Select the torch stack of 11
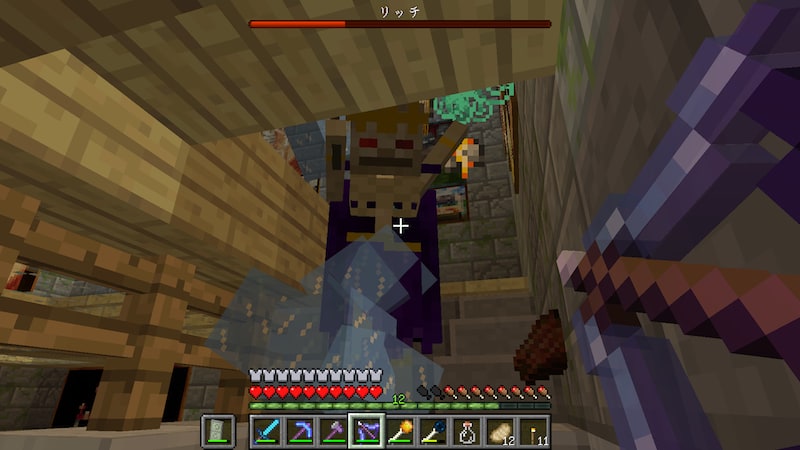 pos(534,431)
